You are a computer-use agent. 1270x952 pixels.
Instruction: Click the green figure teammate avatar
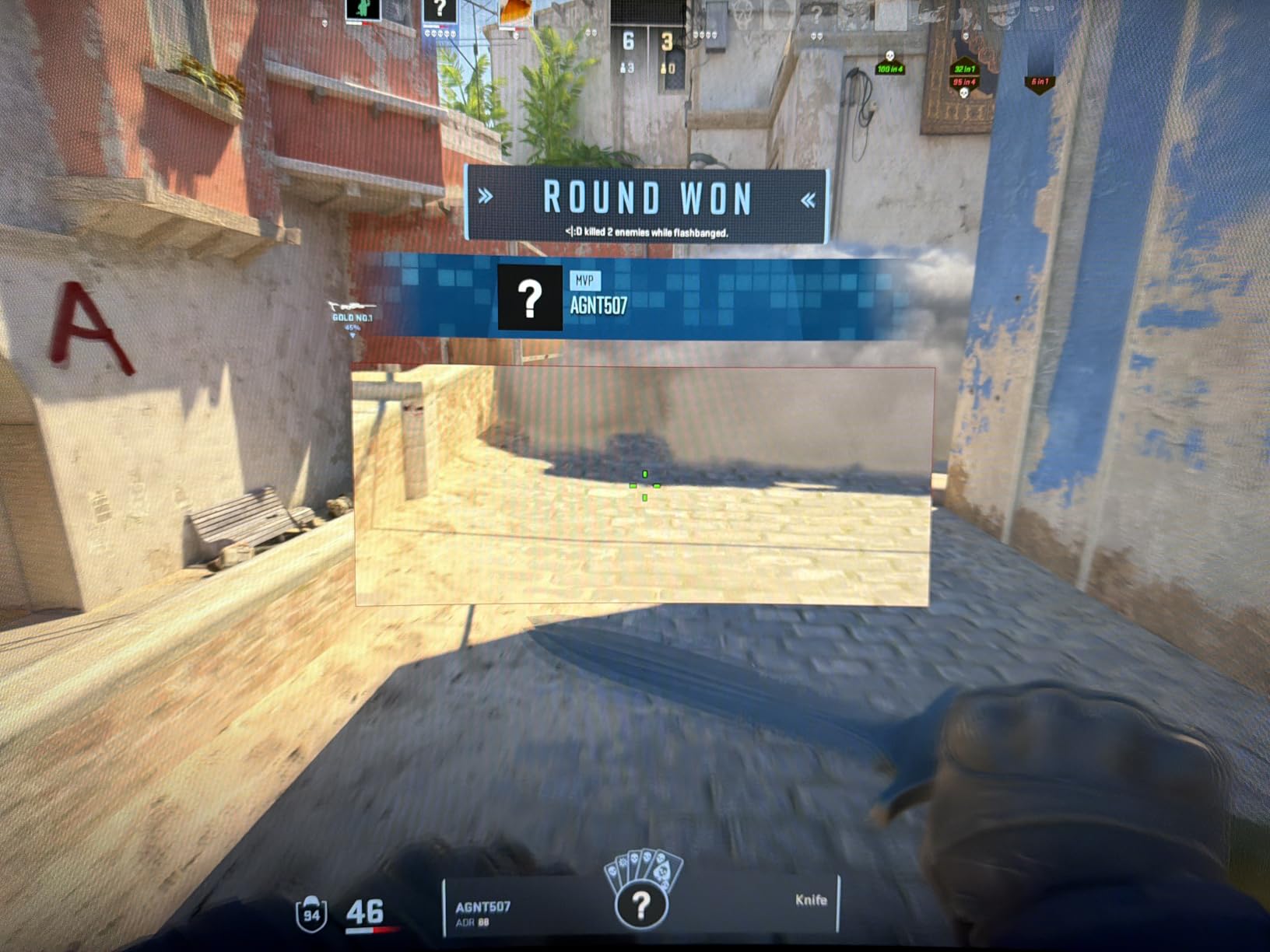pyautogui.click(x=362, y=9)
